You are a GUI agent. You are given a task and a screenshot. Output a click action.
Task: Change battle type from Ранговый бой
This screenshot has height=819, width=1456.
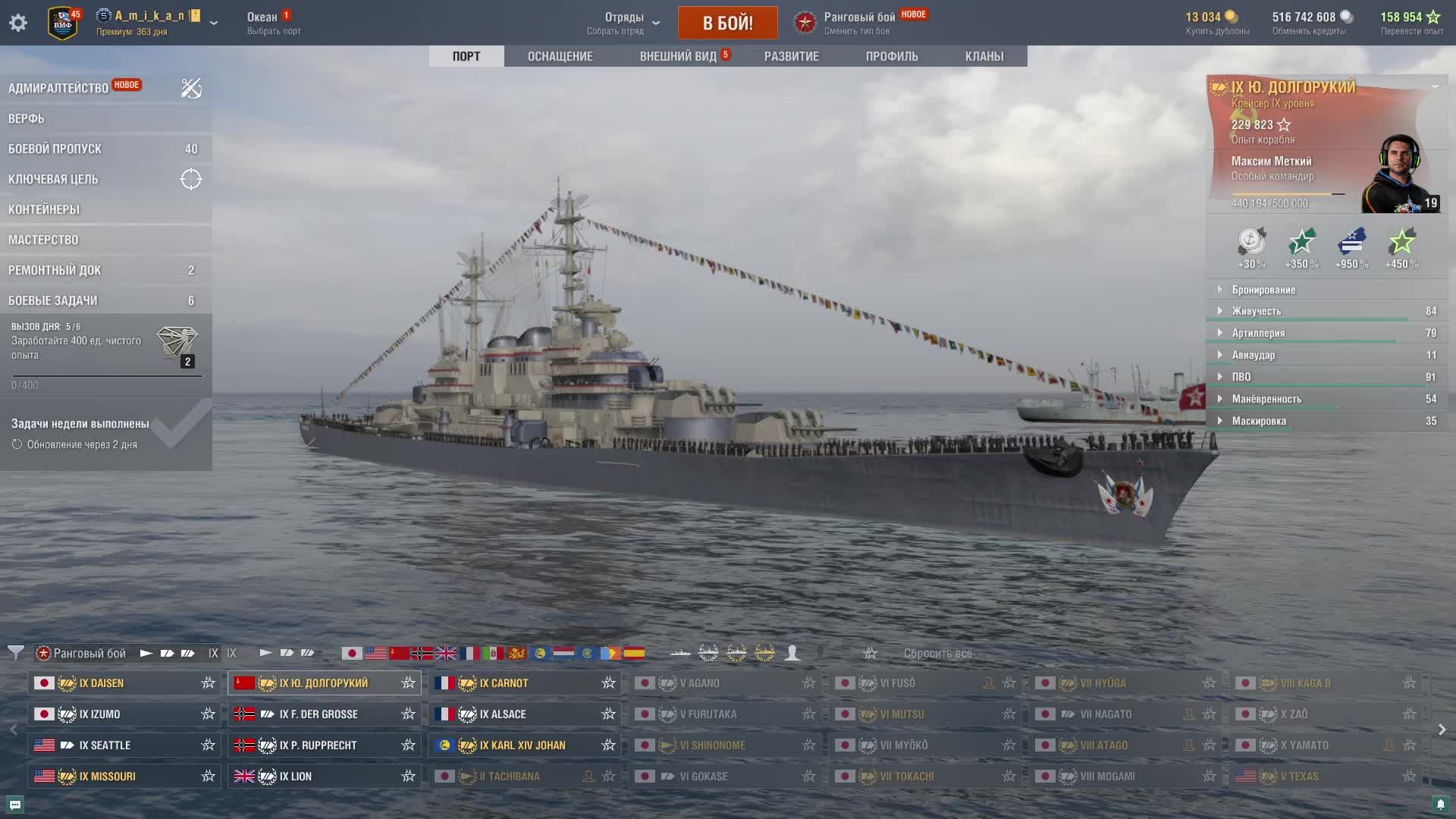tap(858, 23)
